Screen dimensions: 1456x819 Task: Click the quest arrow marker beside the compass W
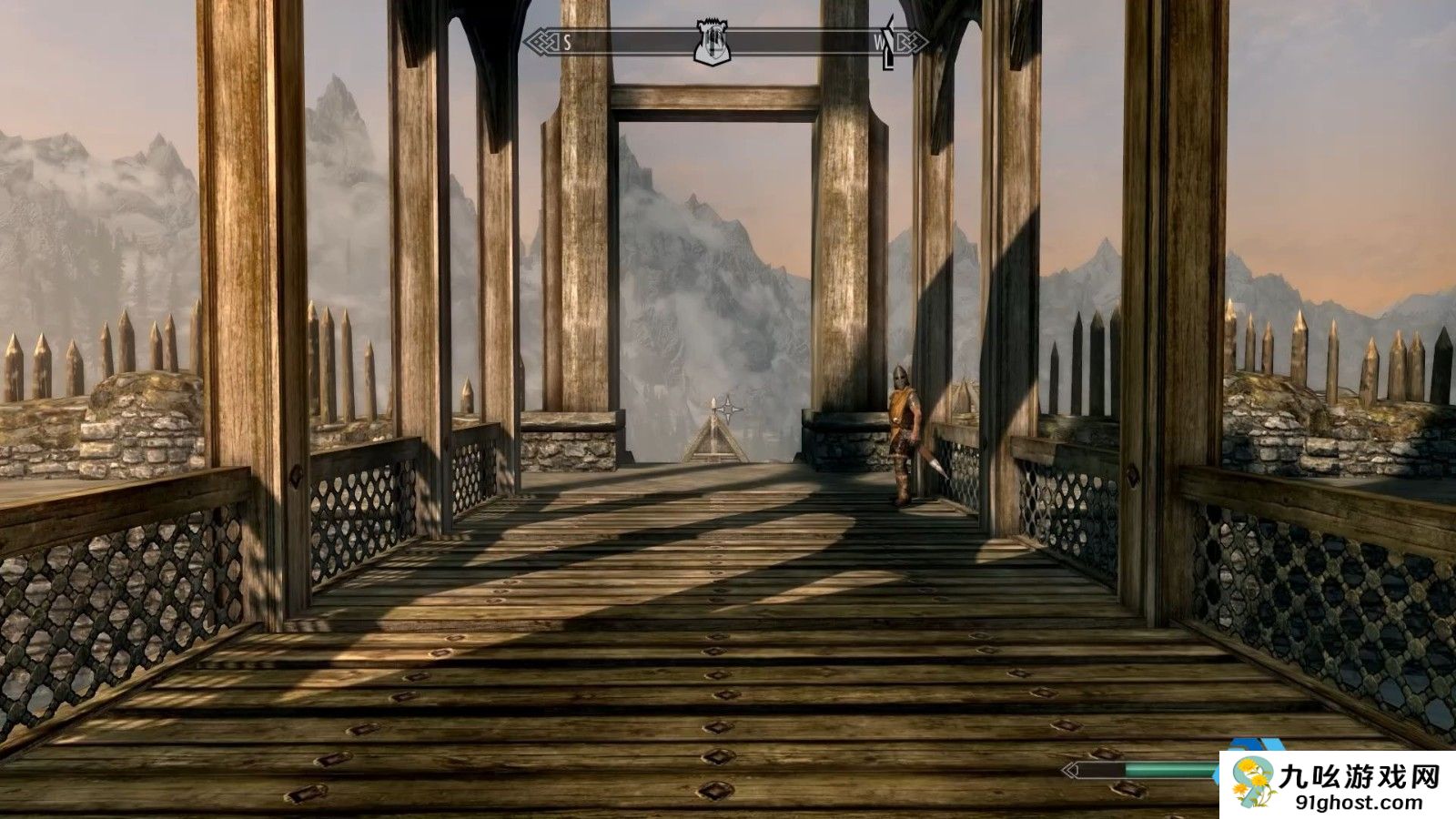(x=889, y=44)
